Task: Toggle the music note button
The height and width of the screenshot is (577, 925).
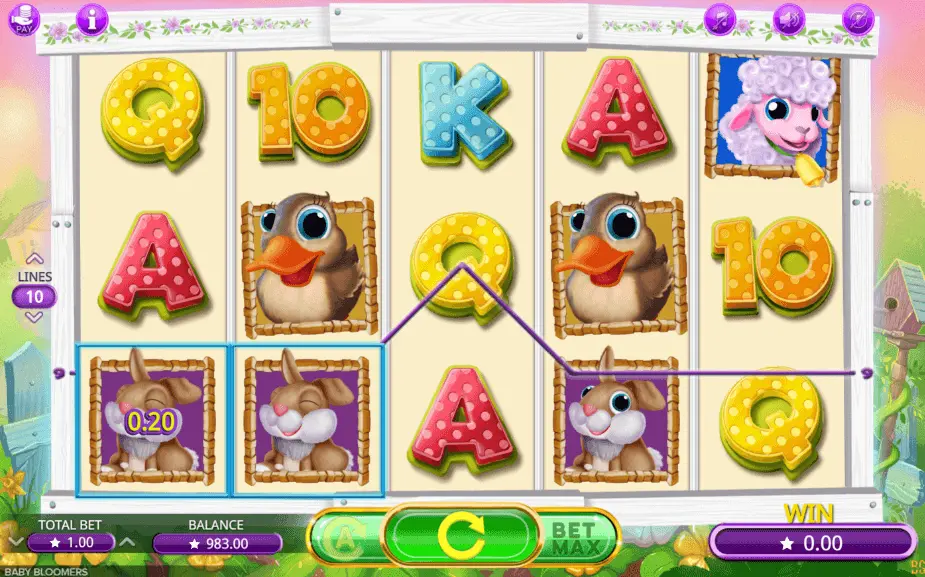Action: (720, 18)
